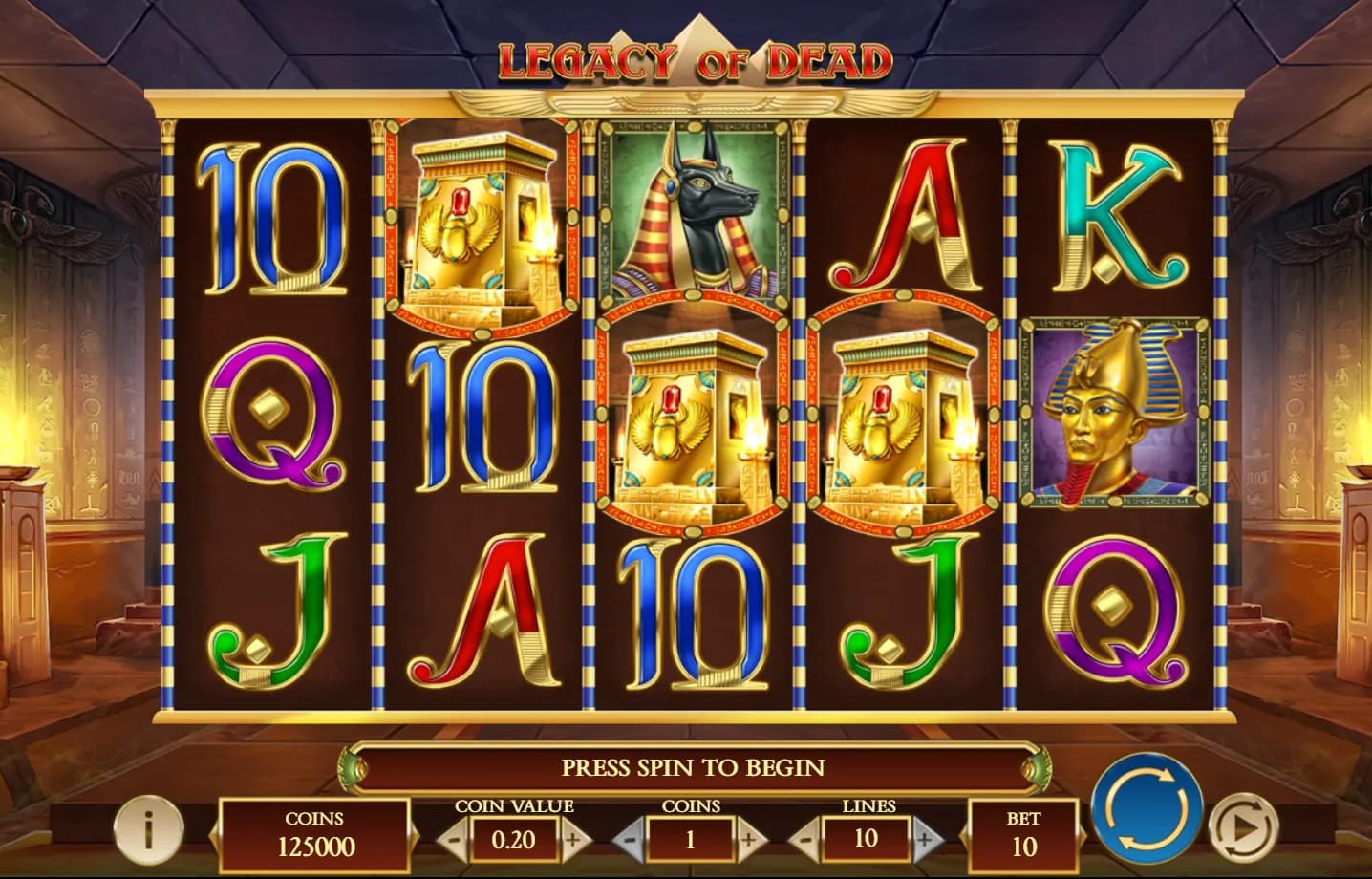1372x879 pixels.
Task: Open the info paytable
Action: [x=148, y=827]
